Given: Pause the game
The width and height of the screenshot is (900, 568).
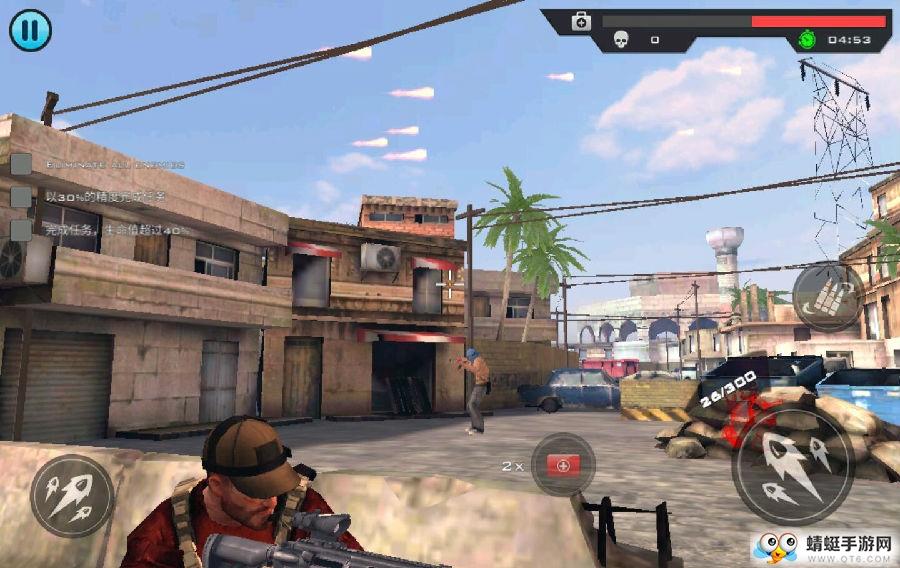Looking at the screenshot, I should click(x=30, y=31).
